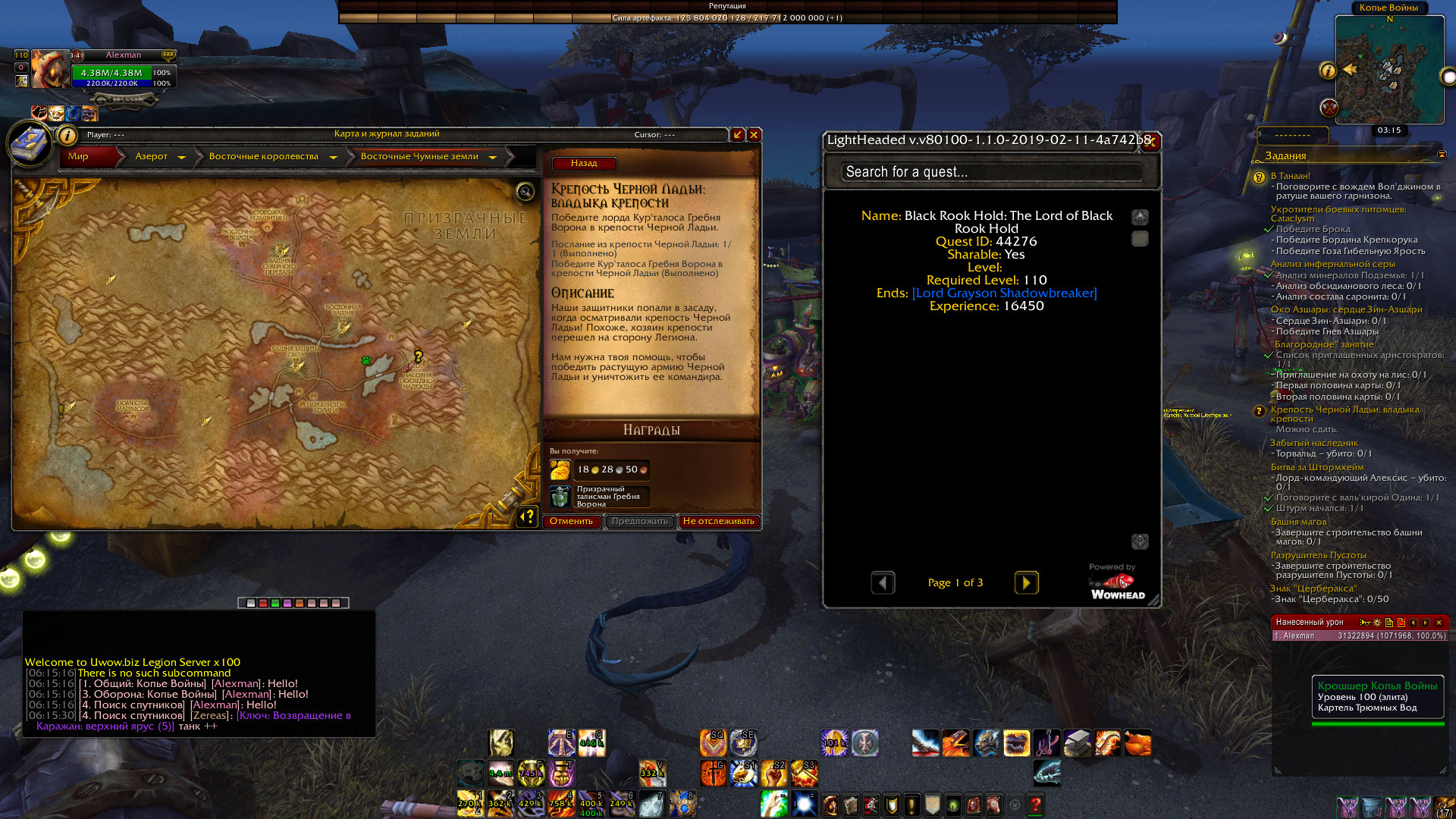
Task: Open the map magnifier filter button
Action: 525,192
